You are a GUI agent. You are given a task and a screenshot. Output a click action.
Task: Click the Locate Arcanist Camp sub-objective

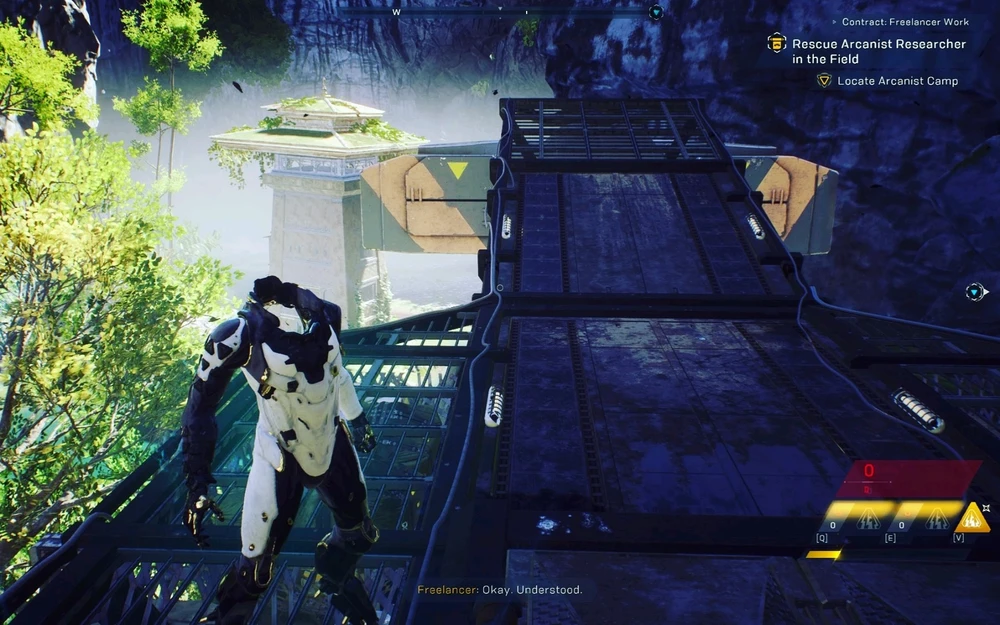pos(897,81)
